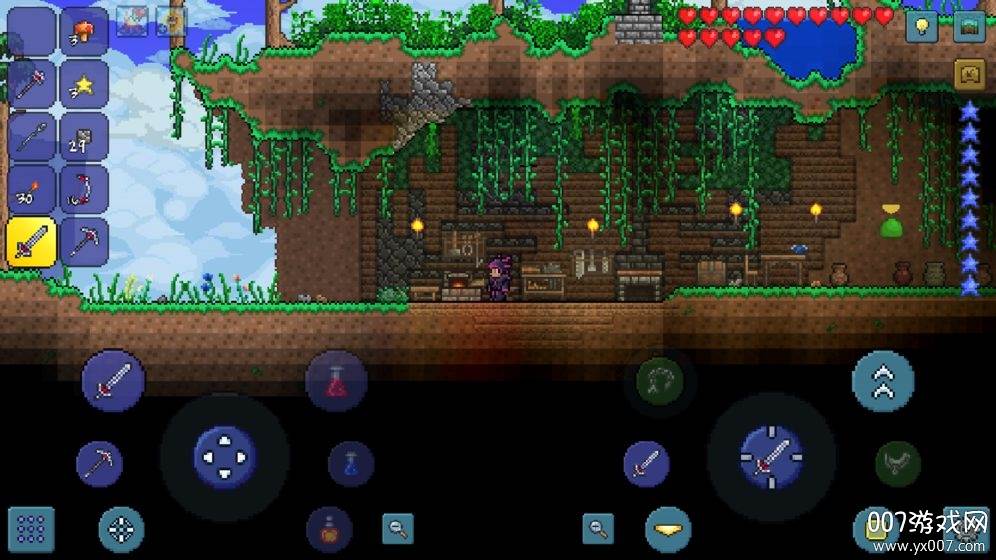Use the orange buff potion button
Screen dimensions: 996x560
(329, 529)
